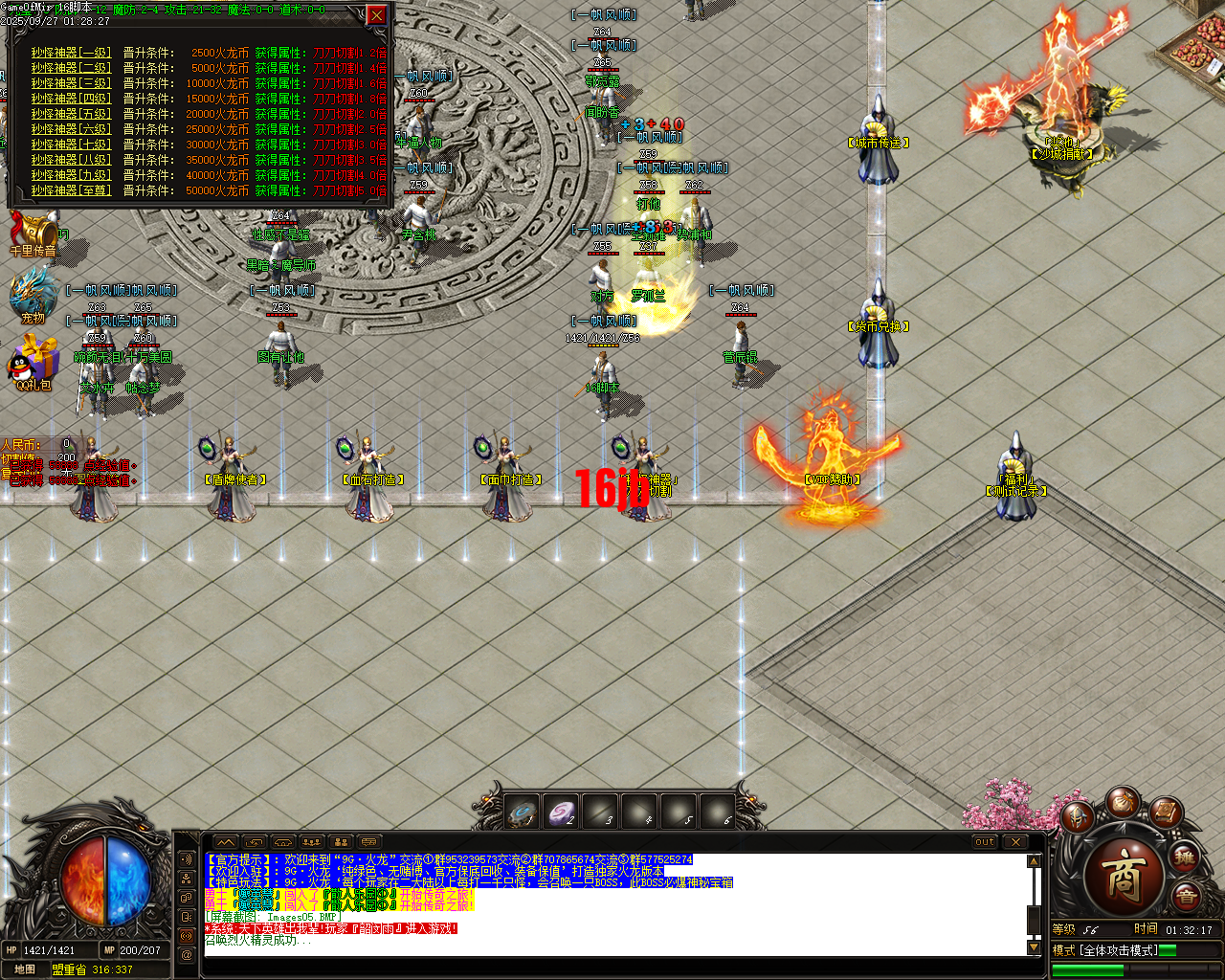Screen dimensions: 1225x980
Task: Open the bag inventory icon at bottom right
Action: pyautogui.click(x=1124, y=804)
